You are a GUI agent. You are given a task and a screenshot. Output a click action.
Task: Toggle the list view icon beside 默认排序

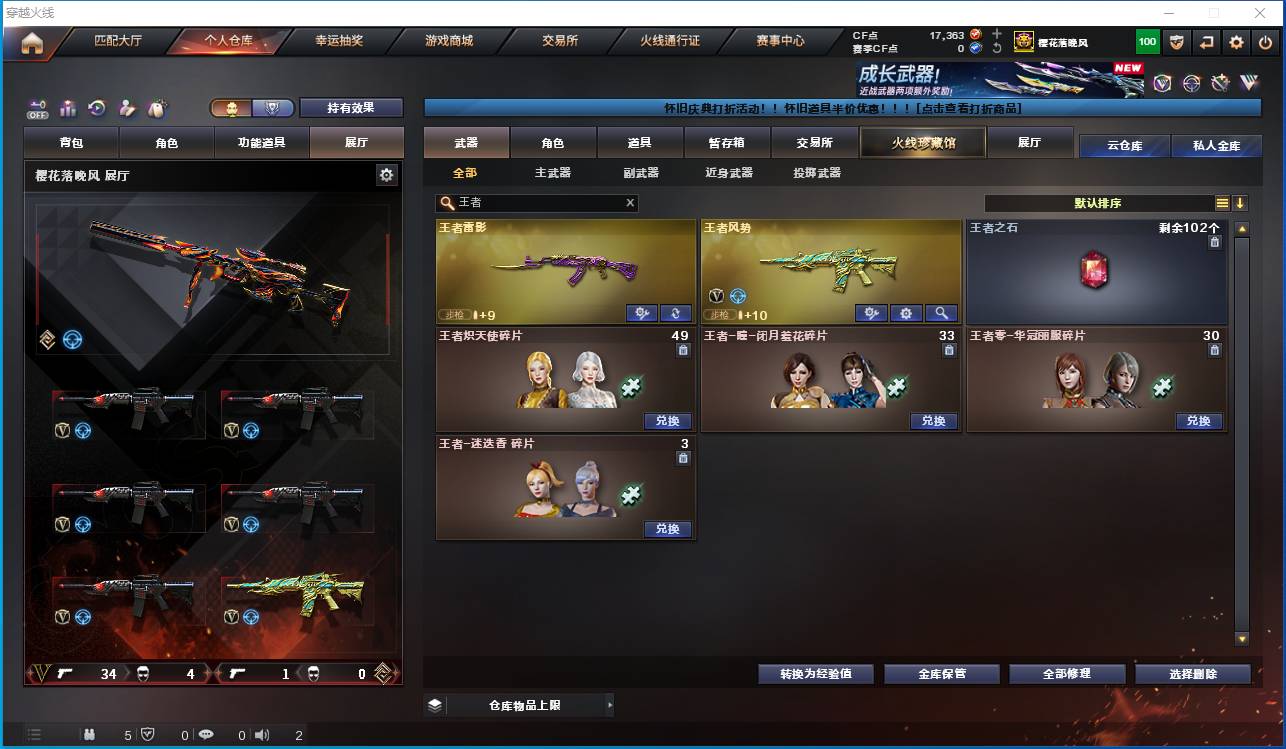click(x=1224, y=202)
